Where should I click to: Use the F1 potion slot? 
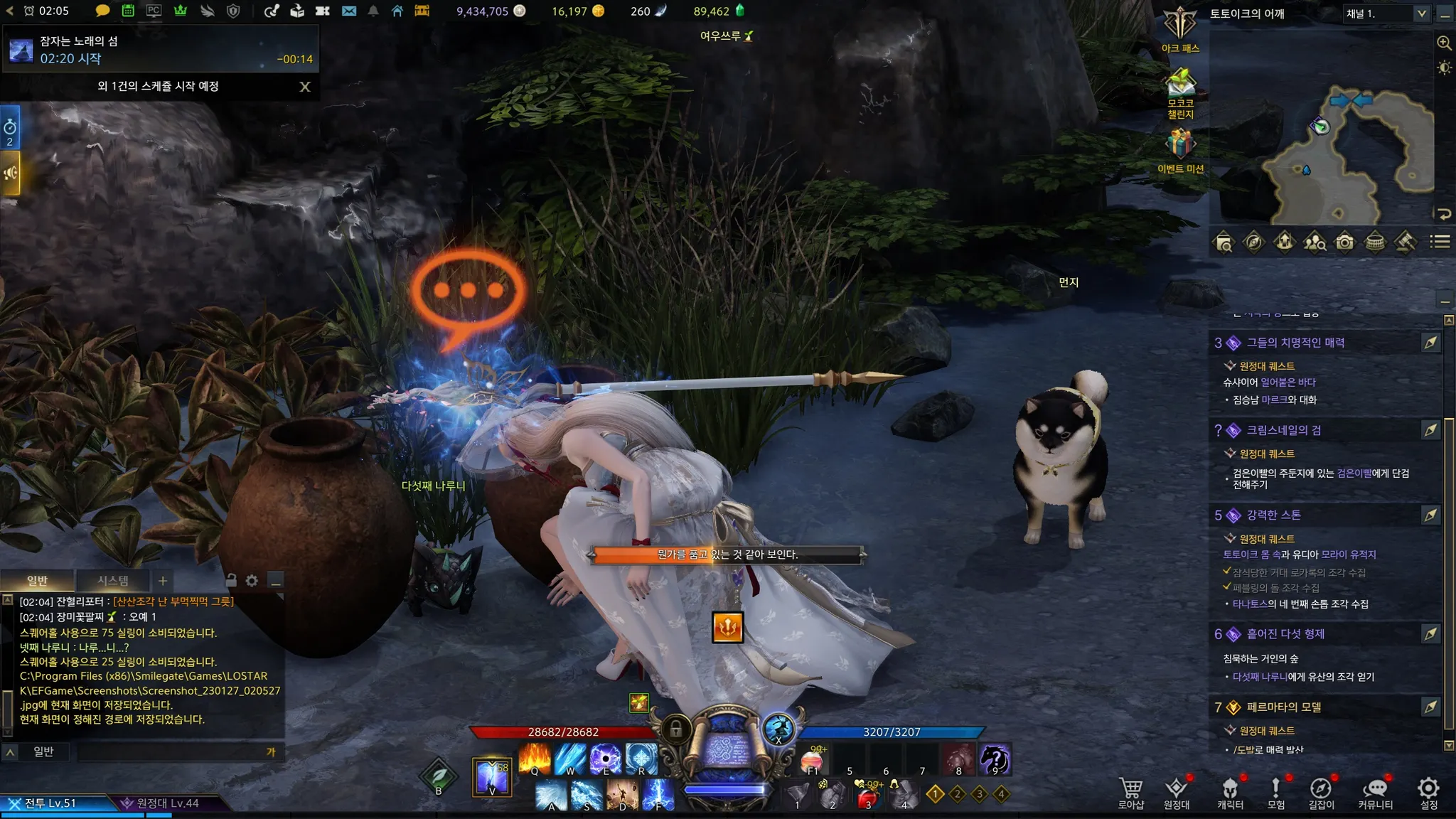[813, 759]
